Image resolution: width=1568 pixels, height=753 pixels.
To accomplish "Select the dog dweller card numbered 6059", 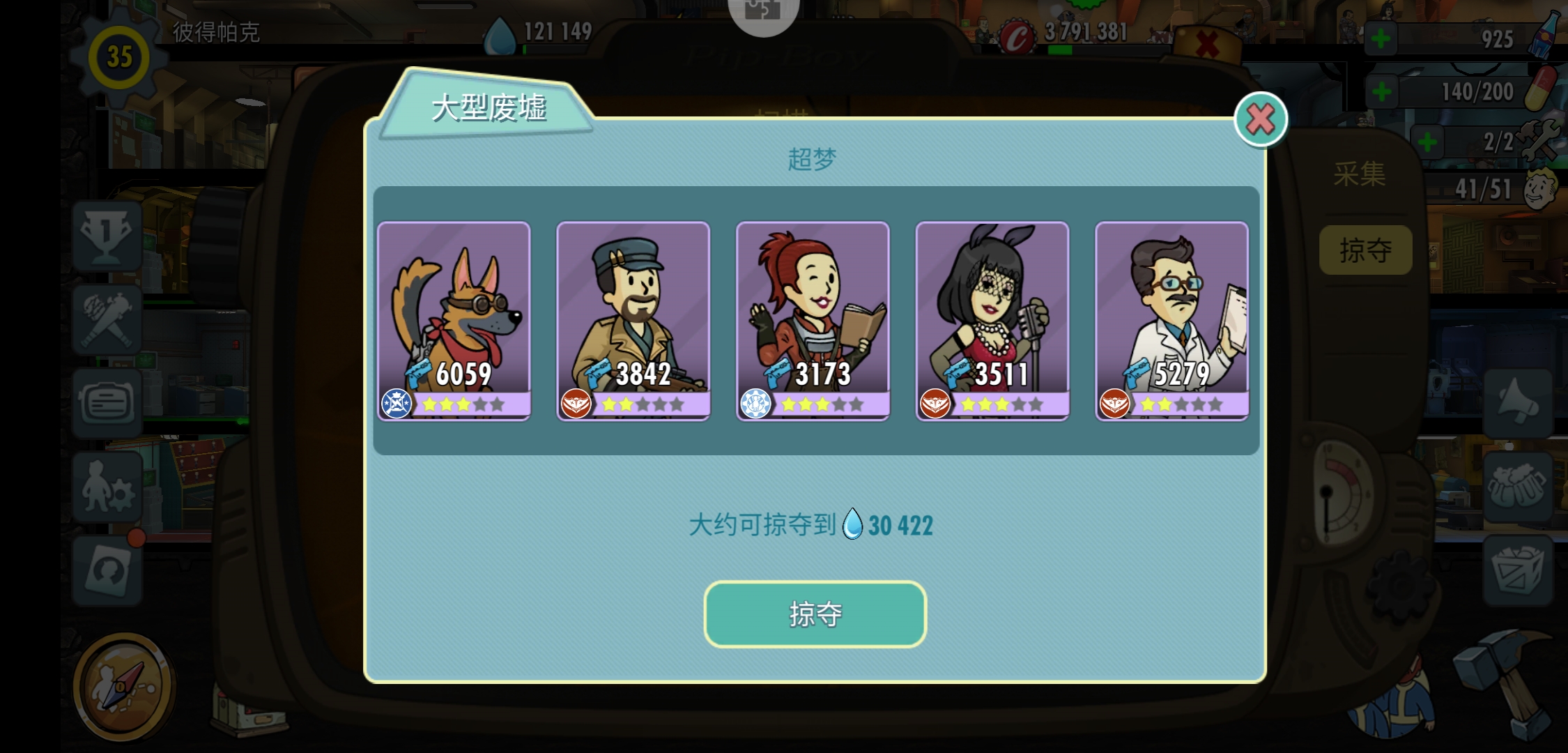I will click(x=454, y=317).
